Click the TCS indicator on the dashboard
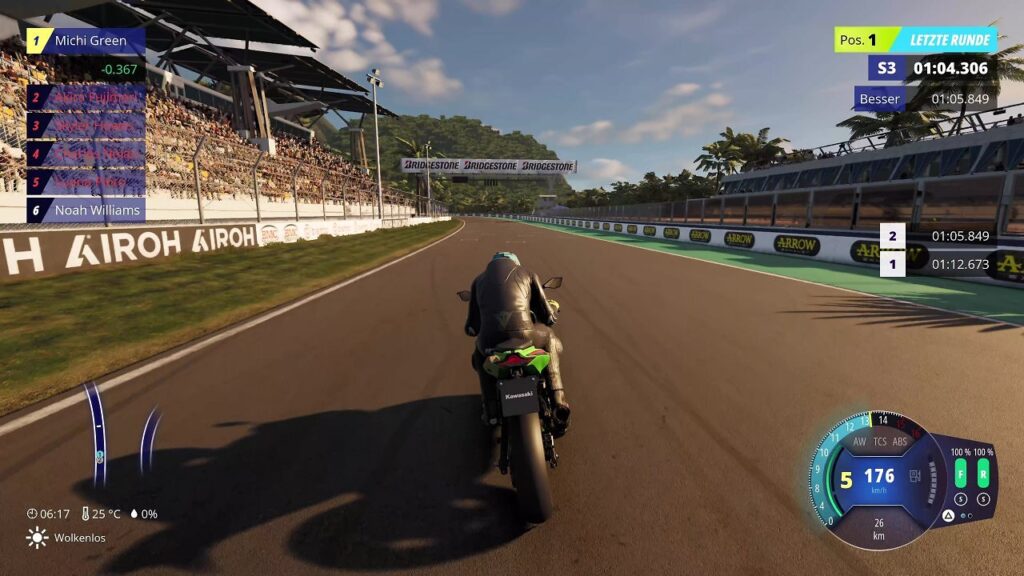Viewport: 1024px width, 576px height. coord(880,441)
